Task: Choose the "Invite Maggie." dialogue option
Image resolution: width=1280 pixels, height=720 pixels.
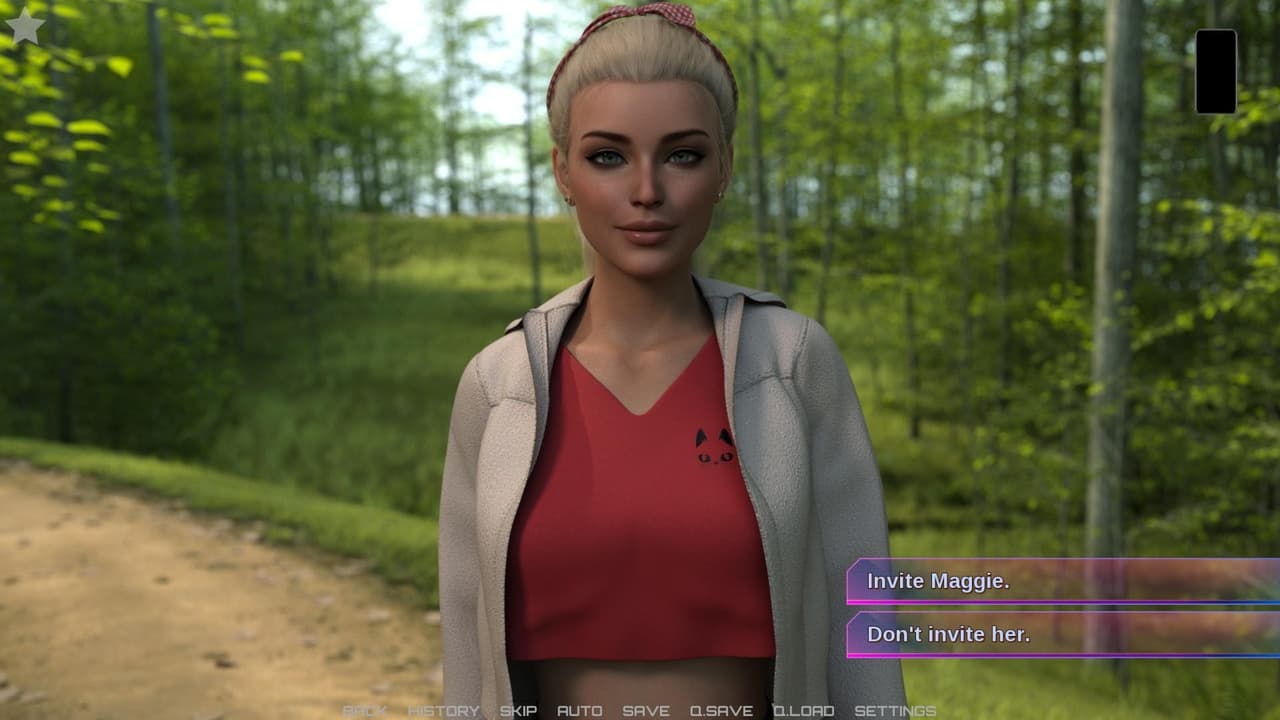Action: point(1060,581)
